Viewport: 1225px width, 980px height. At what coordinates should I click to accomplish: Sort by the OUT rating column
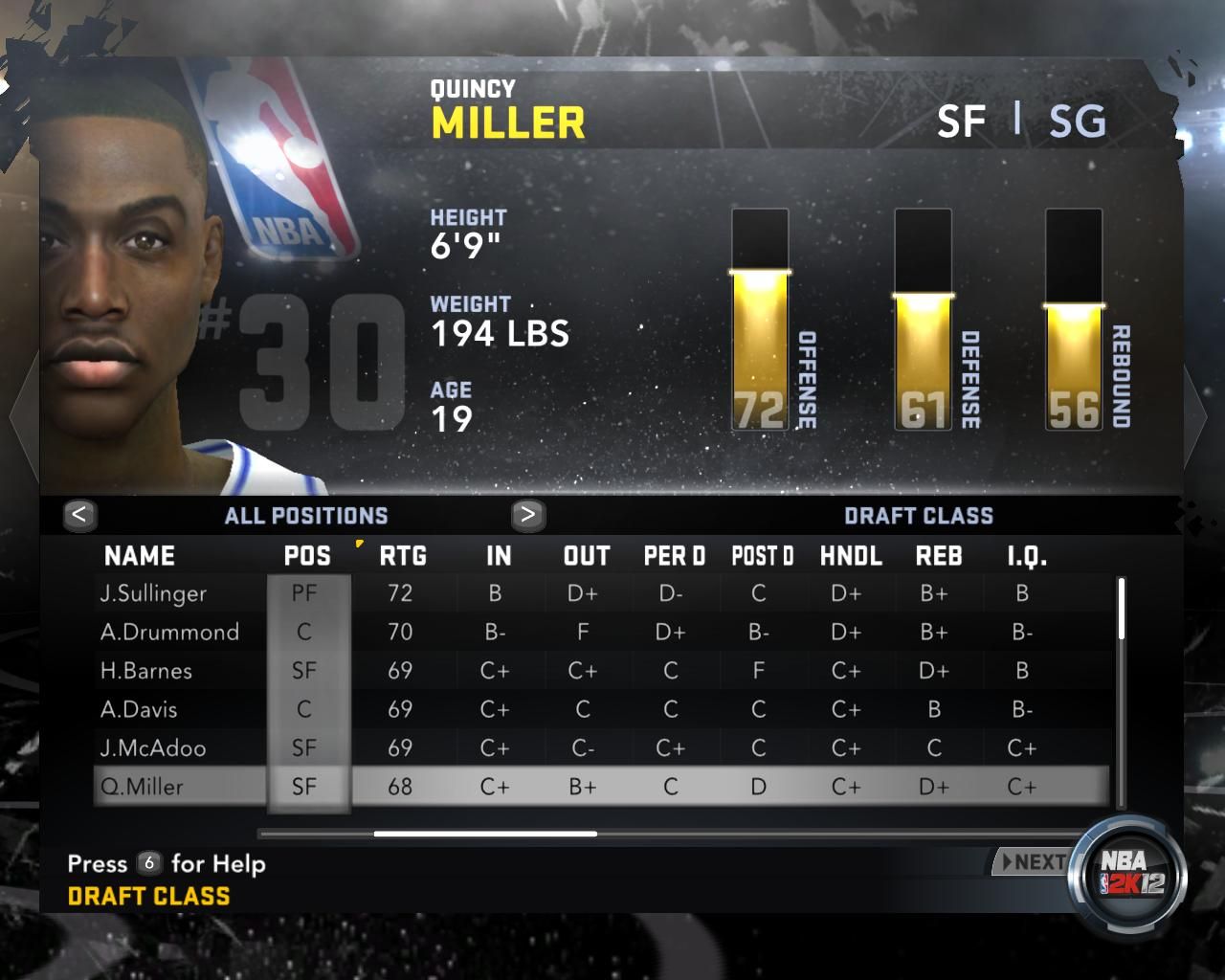click(587, 556)
